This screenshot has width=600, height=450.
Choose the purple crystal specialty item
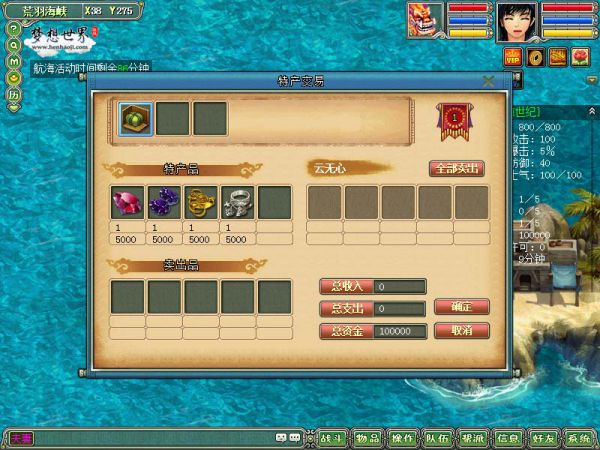coord(164,203)
